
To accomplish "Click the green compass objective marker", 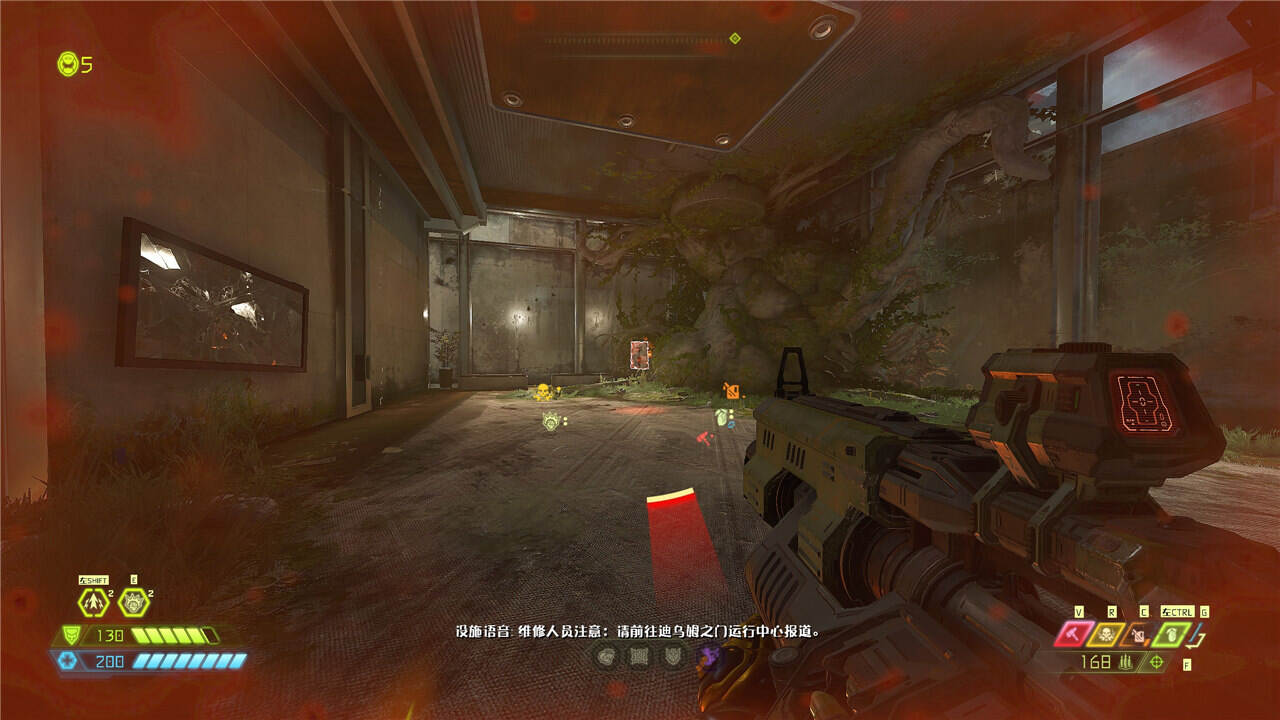I will 735,38.
